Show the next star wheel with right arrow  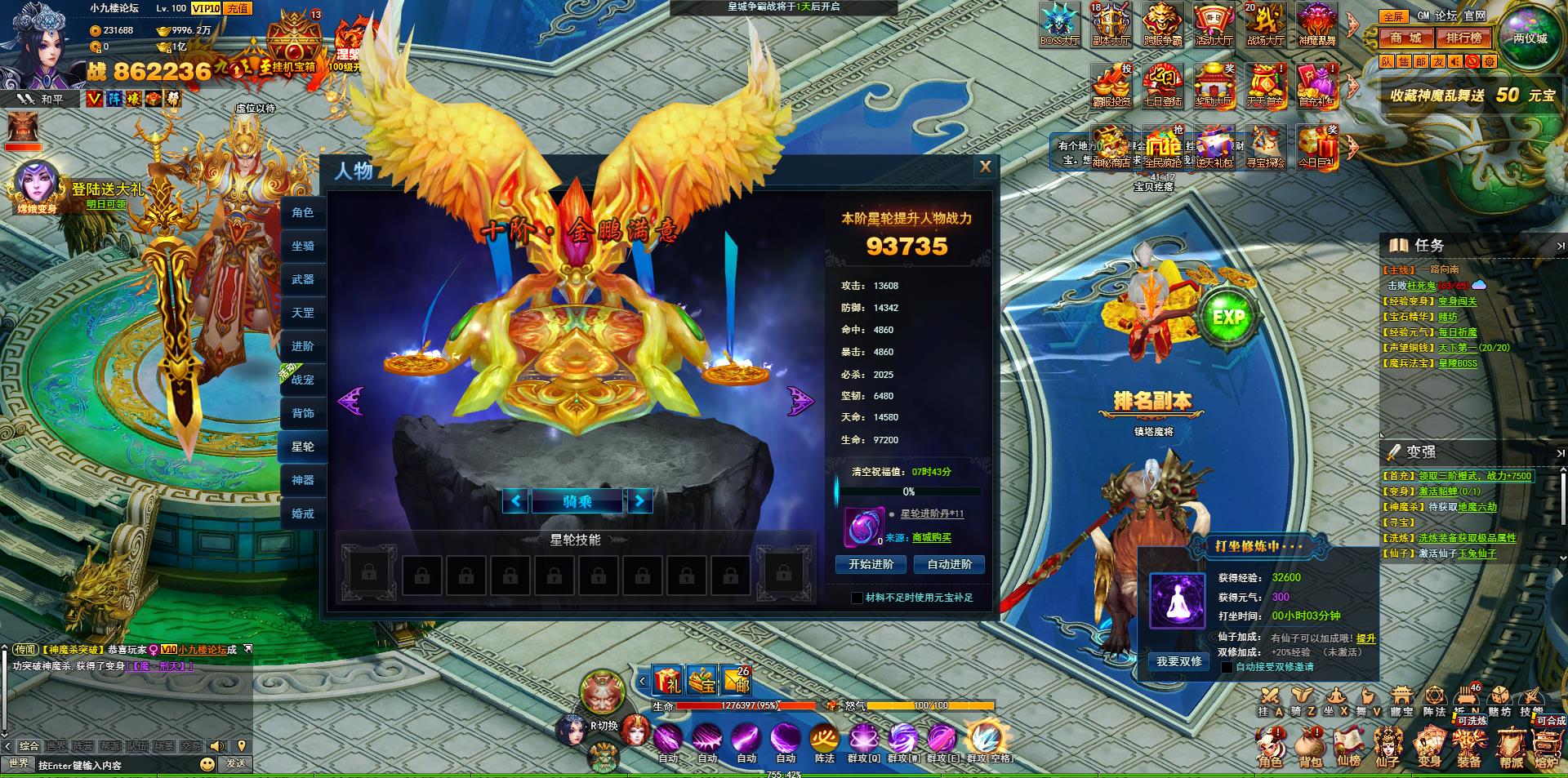[800, 401]
